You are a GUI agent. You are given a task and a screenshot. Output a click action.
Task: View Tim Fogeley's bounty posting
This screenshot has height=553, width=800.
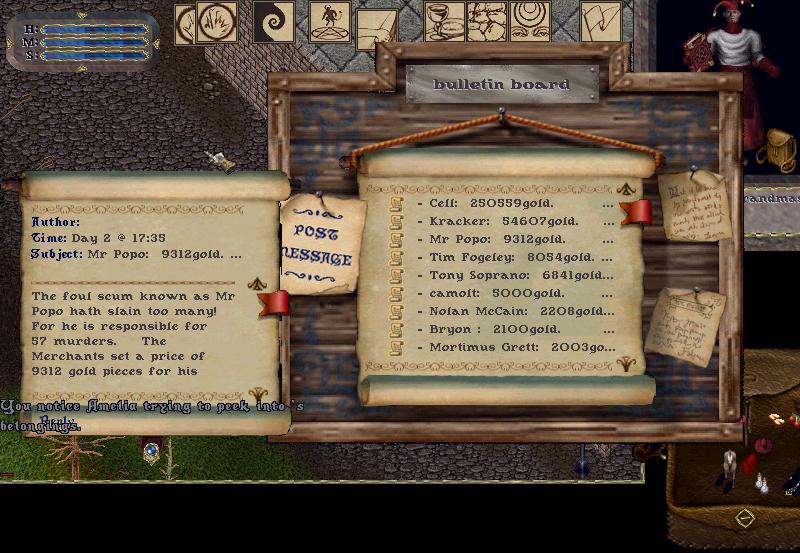tap(500, 257)
